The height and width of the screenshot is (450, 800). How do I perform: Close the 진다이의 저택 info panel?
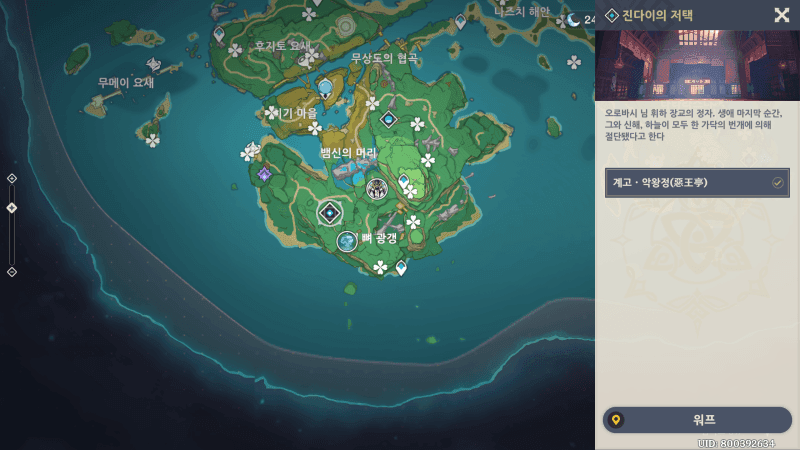pyautogui.click(x=781, y=15)
